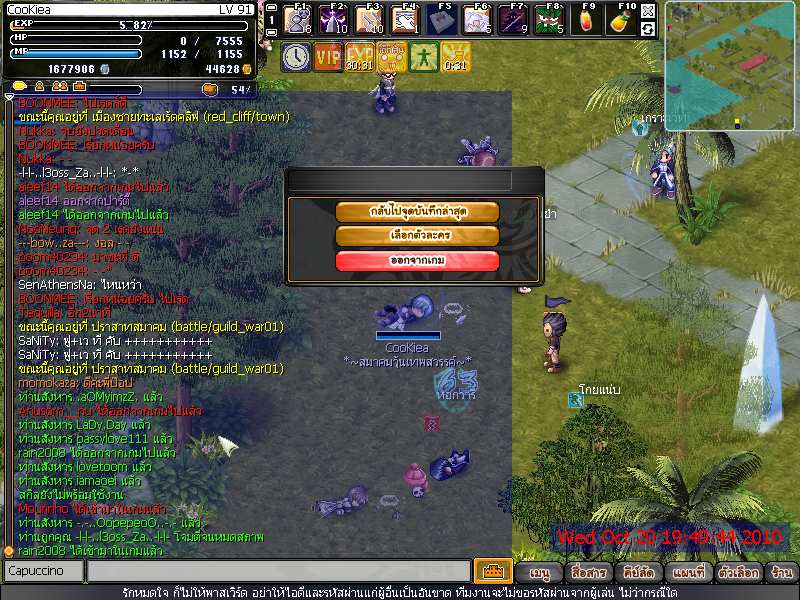800x600 pixels.
Task: Open the สื่อสาร communication panel
Action: click(x=586, y=573)
